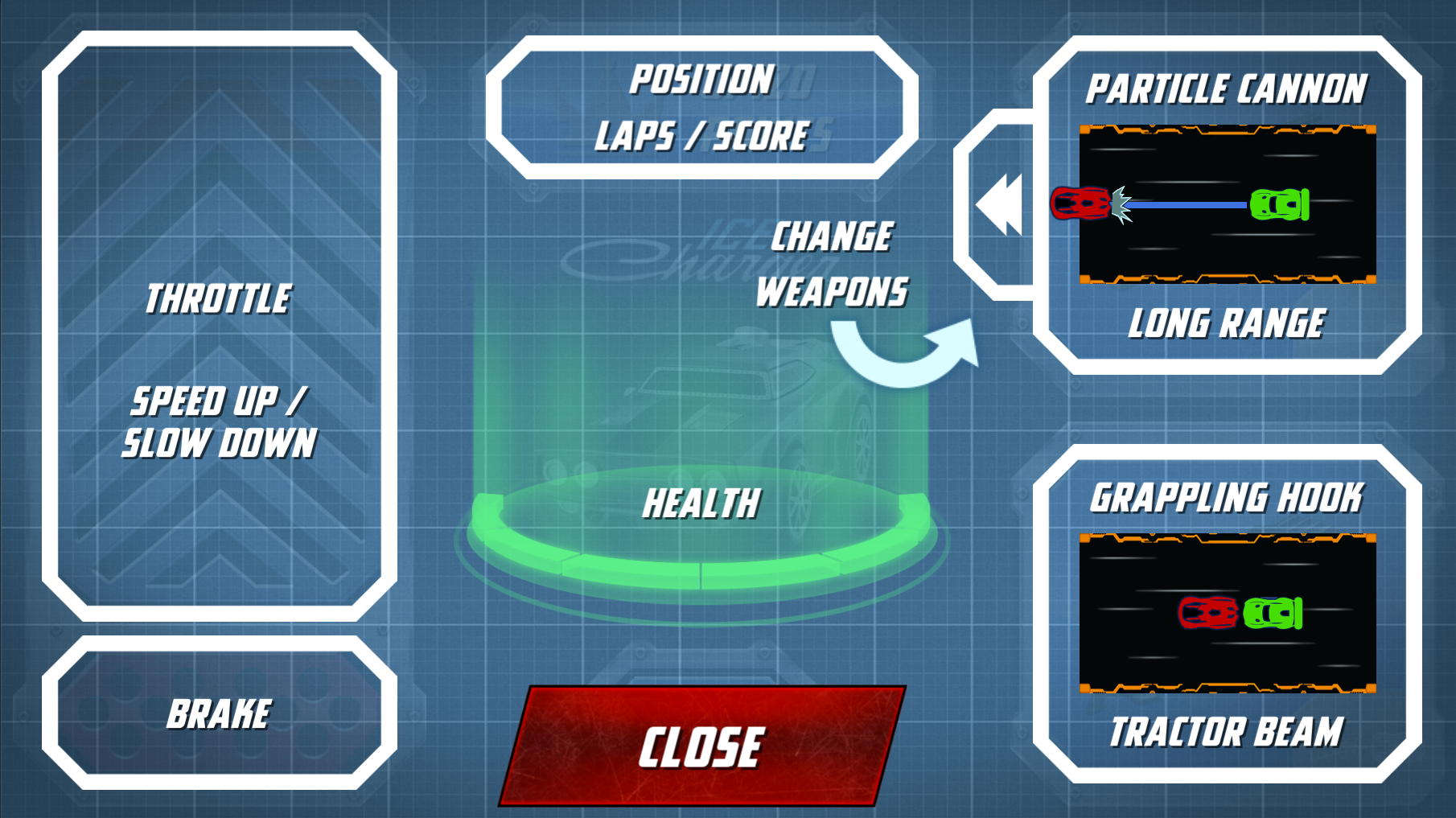Image resolution: width=1456 pixels, height=818 pixels.
Task: Collapse the weapon preview with the chevron arrows
Action: (1000, 203)
